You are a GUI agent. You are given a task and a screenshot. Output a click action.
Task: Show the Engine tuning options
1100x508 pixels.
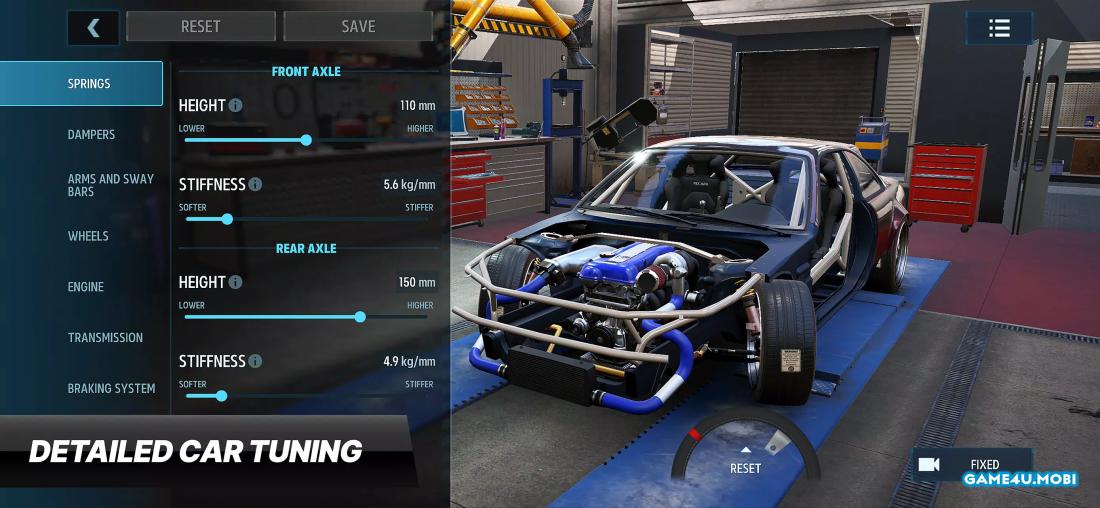(86, 287)
